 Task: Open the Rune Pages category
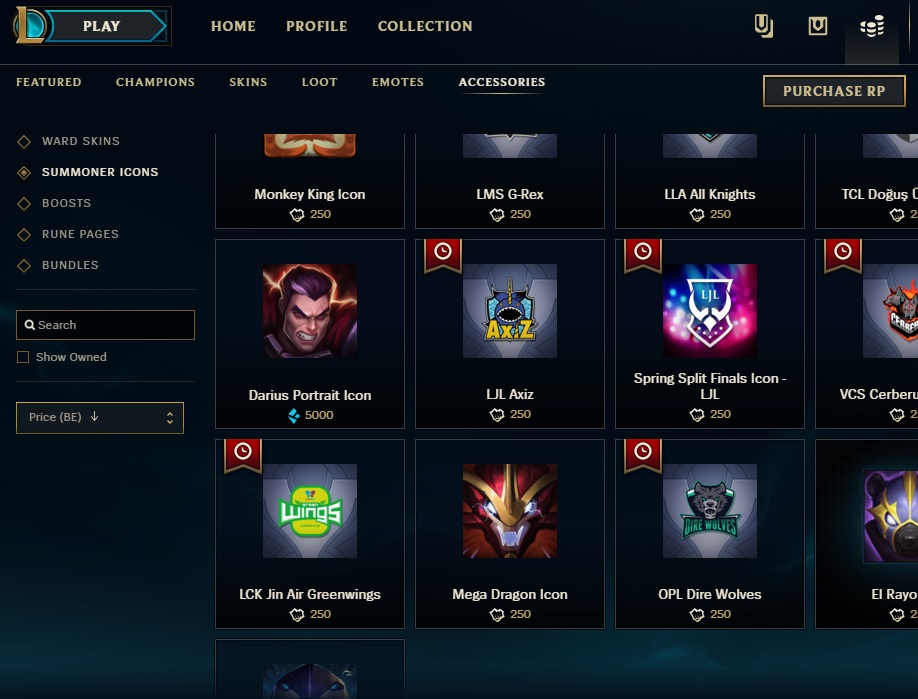pos(80,234)
